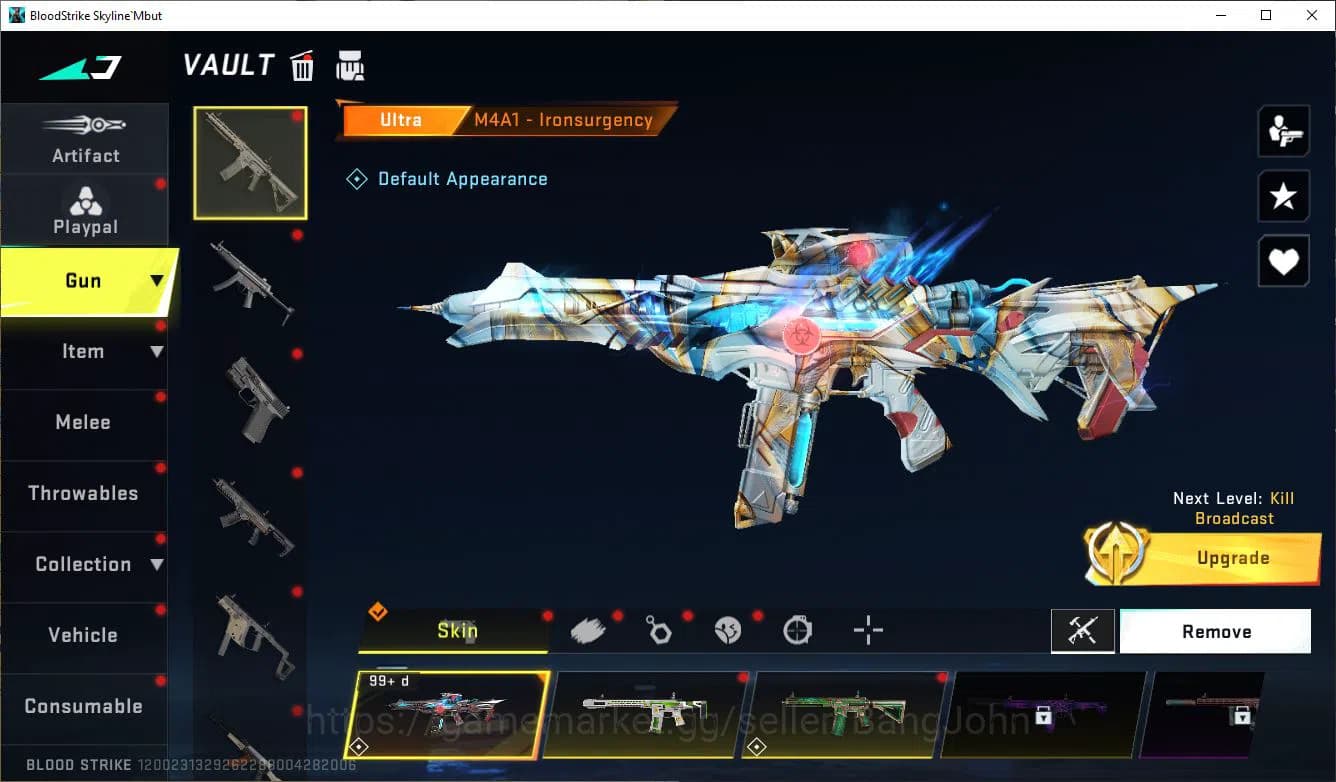Toggle the player pose with gun option
This screenshot has height=782, width=1336.
1283,131
